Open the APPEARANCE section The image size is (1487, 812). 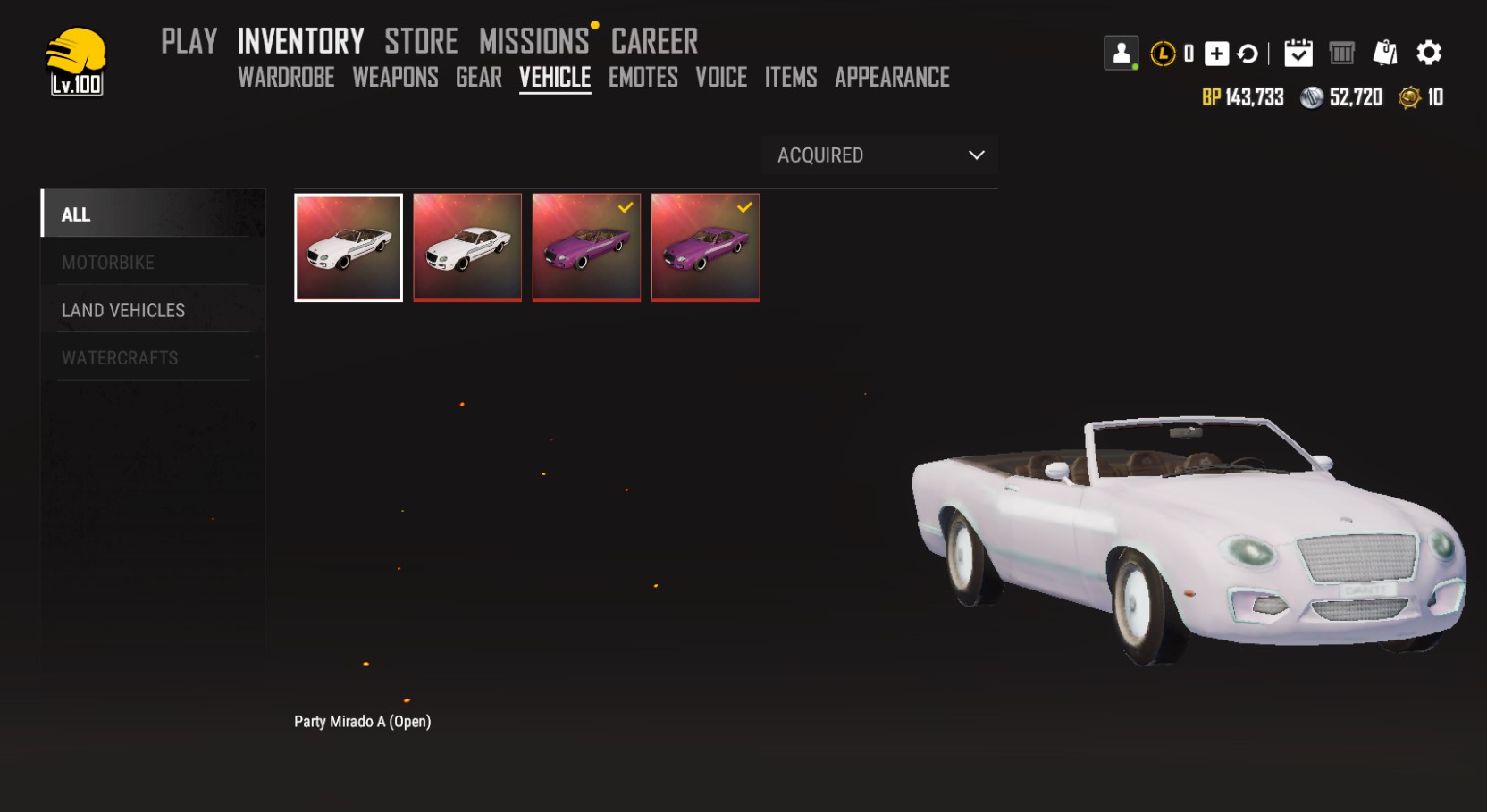[x=892, y=78]
